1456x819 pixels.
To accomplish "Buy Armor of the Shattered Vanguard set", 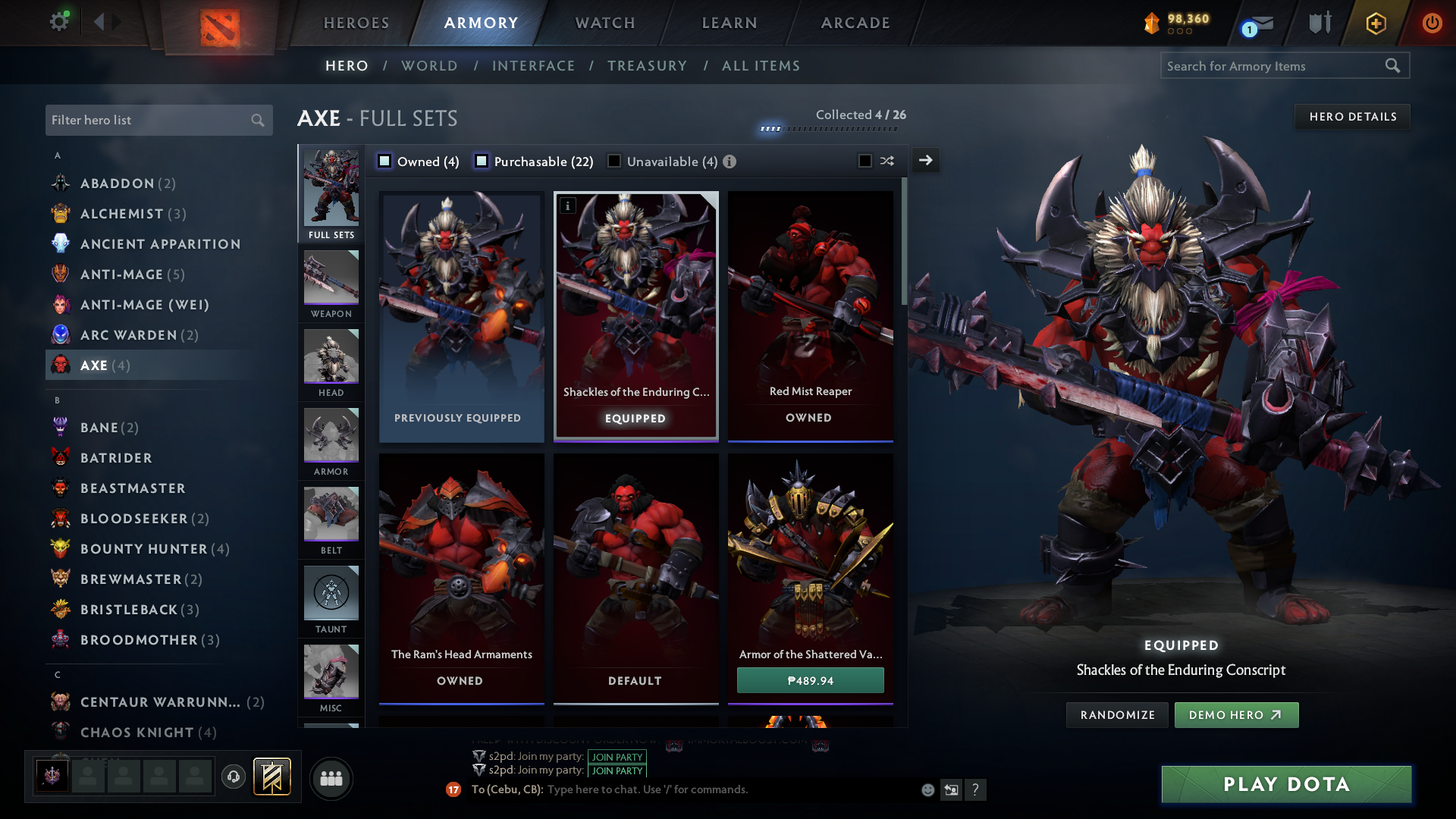I will [810, 680].
